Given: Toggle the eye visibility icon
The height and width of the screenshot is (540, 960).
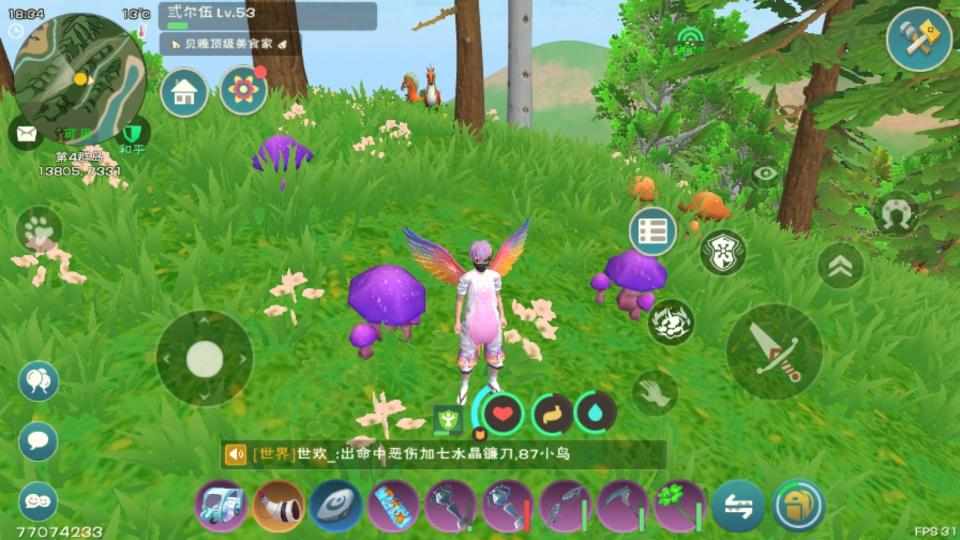Looking at the screenshot, I should pos(766,173).
